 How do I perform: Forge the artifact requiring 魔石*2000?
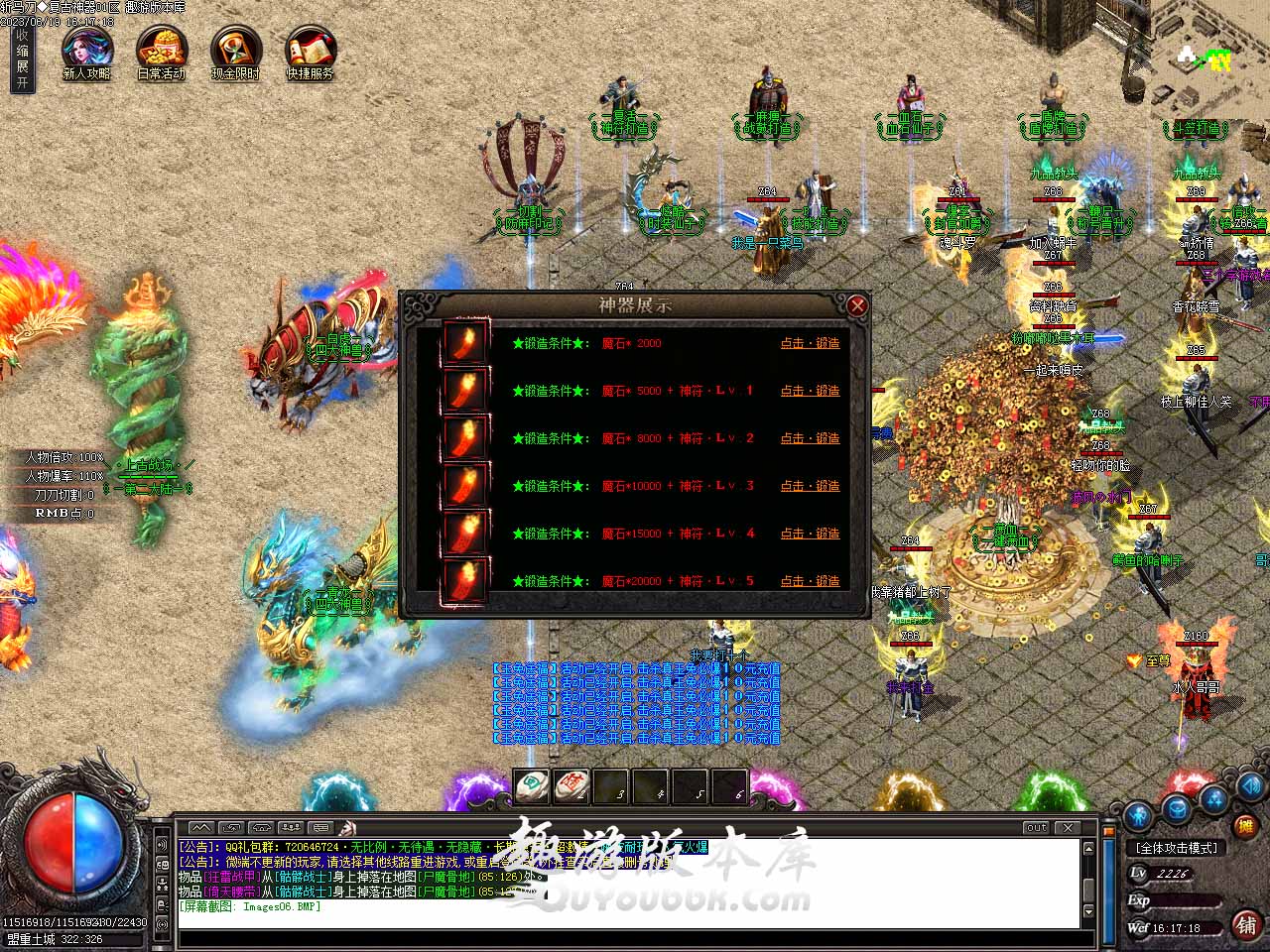click(x=810, y=343)
